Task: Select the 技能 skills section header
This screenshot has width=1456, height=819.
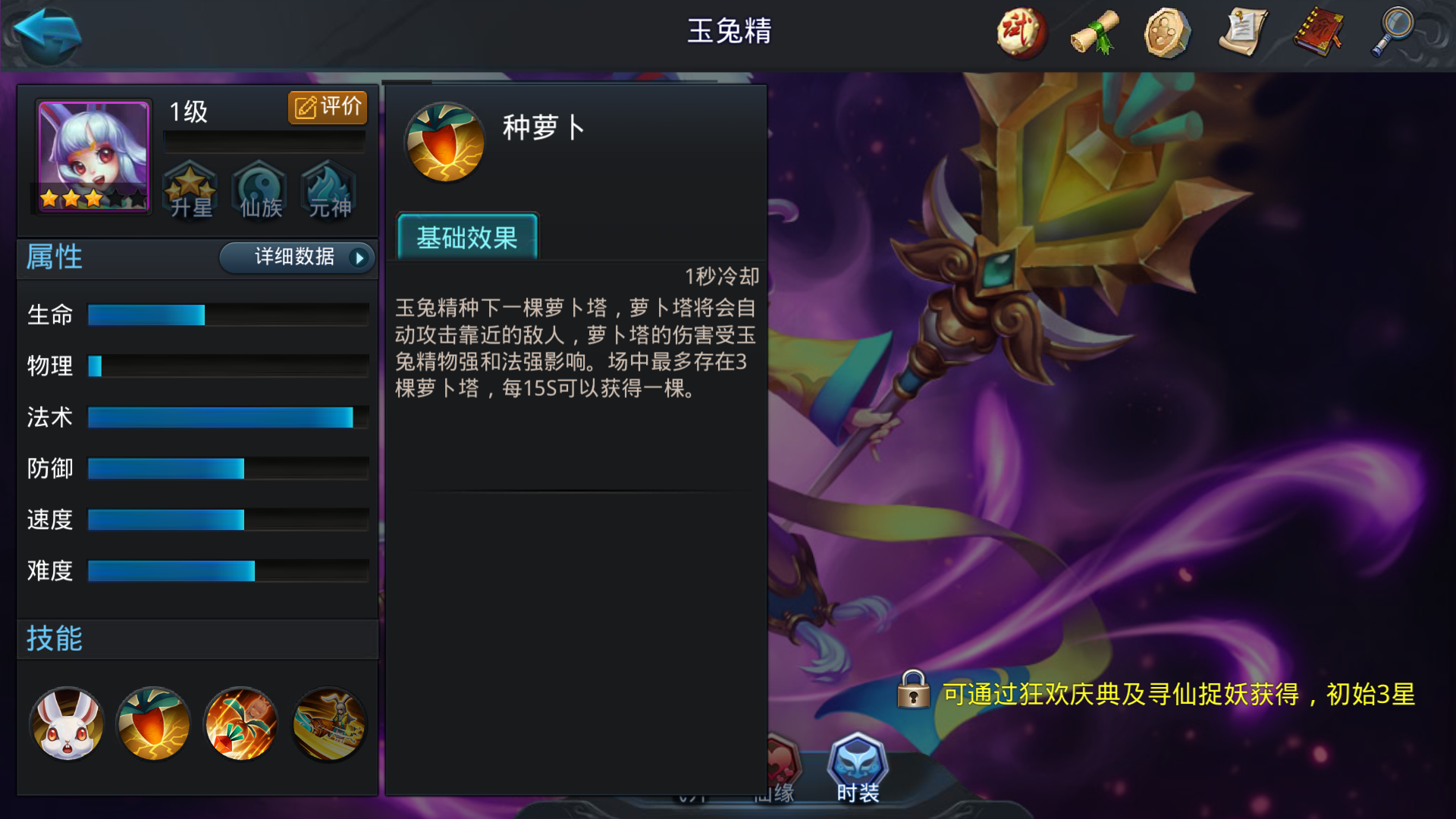Action: pos(54,639)
